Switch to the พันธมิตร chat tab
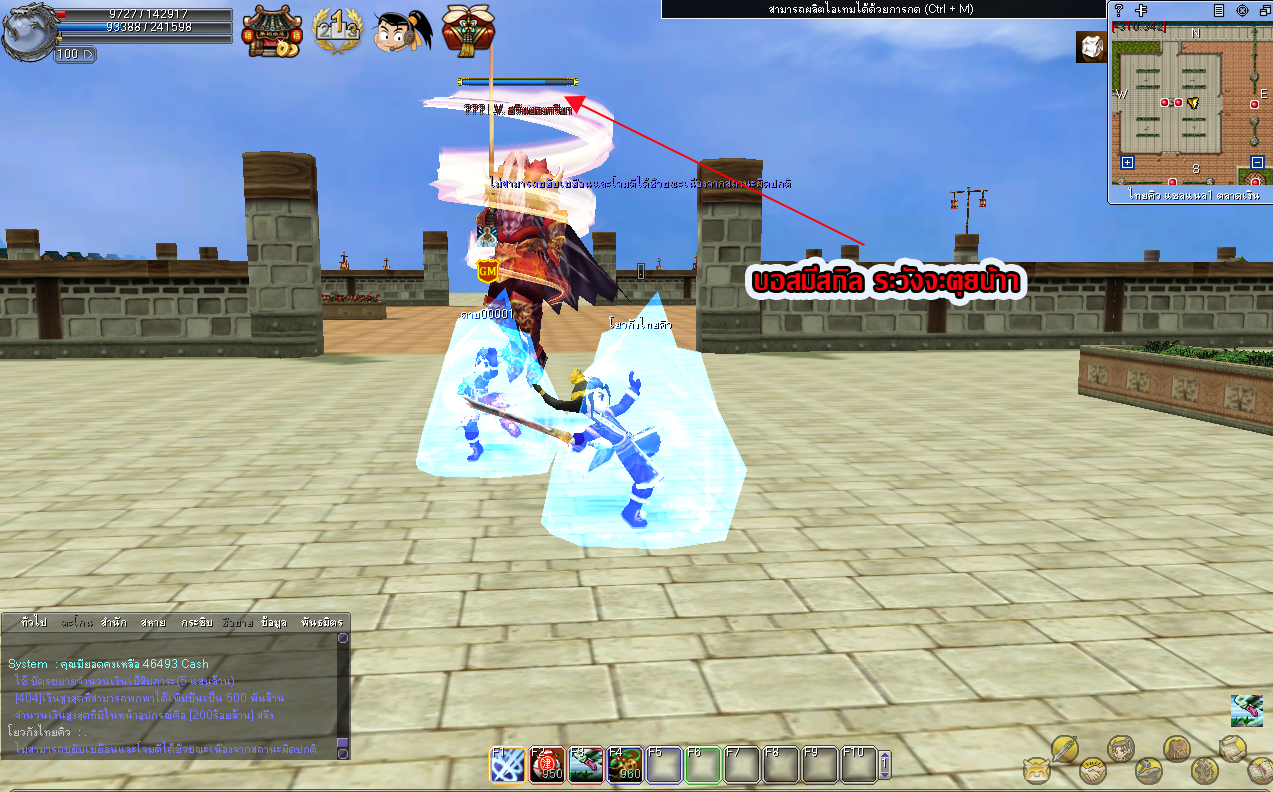This screenshot has height=792, width=1273. coord(322,622)
